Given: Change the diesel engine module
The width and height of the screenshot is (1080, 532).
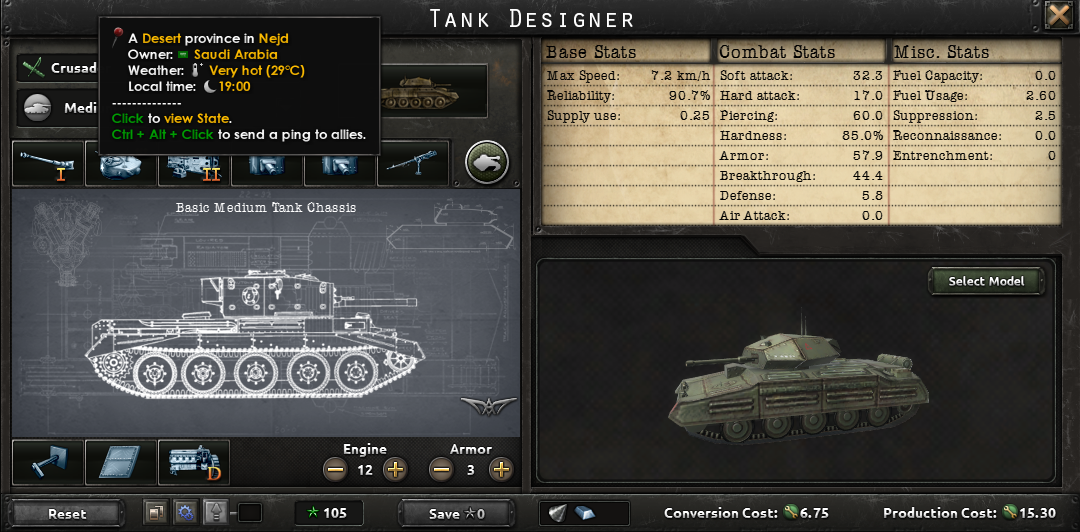Looking at the screenshot, I should point(194,462).
